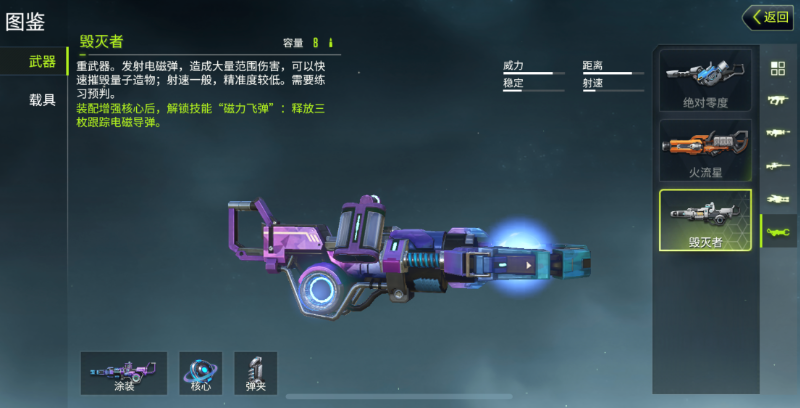Select the heavy weapon category icon
Screen dimensions: 800x408
pos(777,232)
